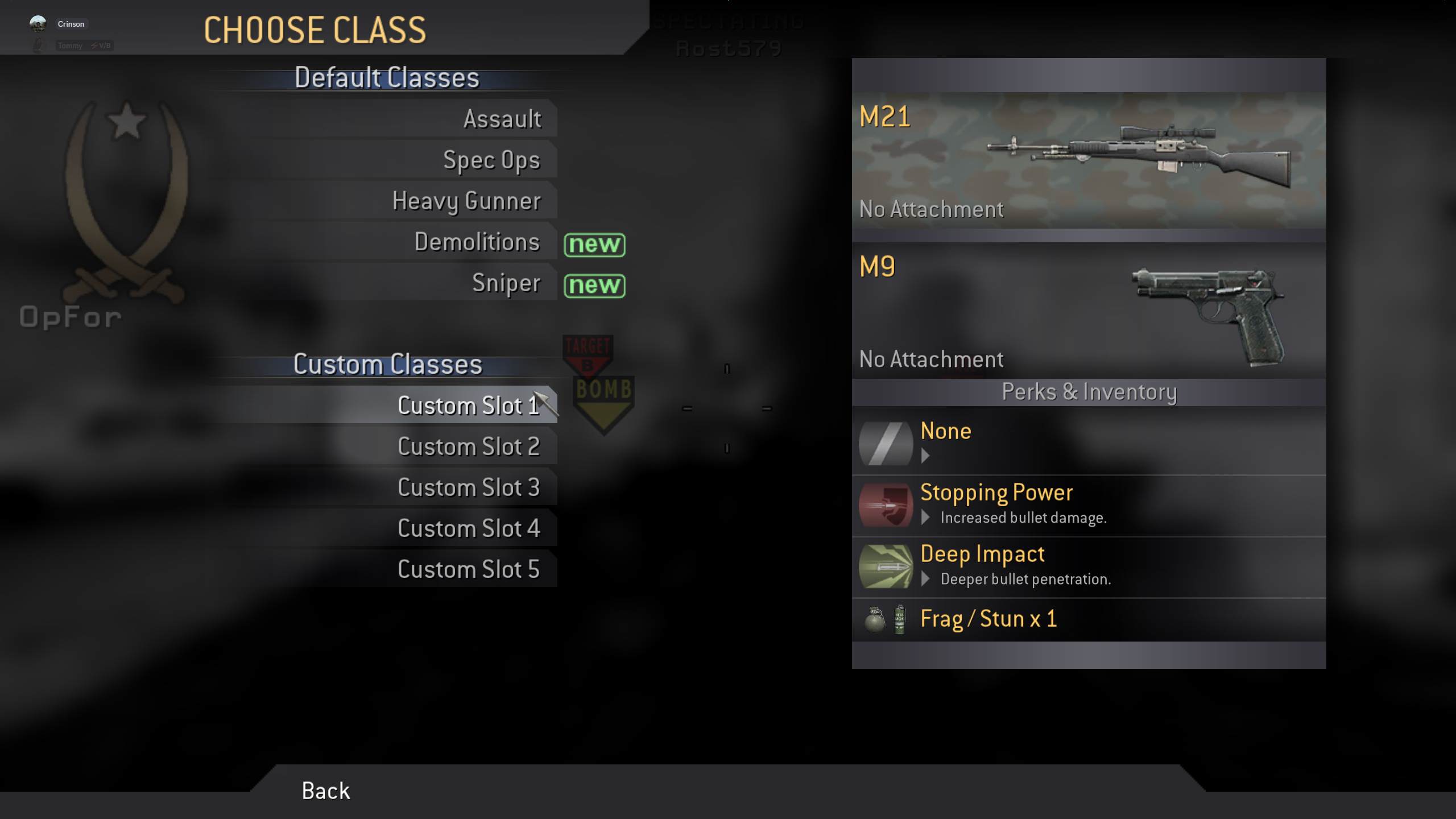Toggle the new badge beside Sniper
The width and height of the screenshot is (1456, 819).
[595, 286]
